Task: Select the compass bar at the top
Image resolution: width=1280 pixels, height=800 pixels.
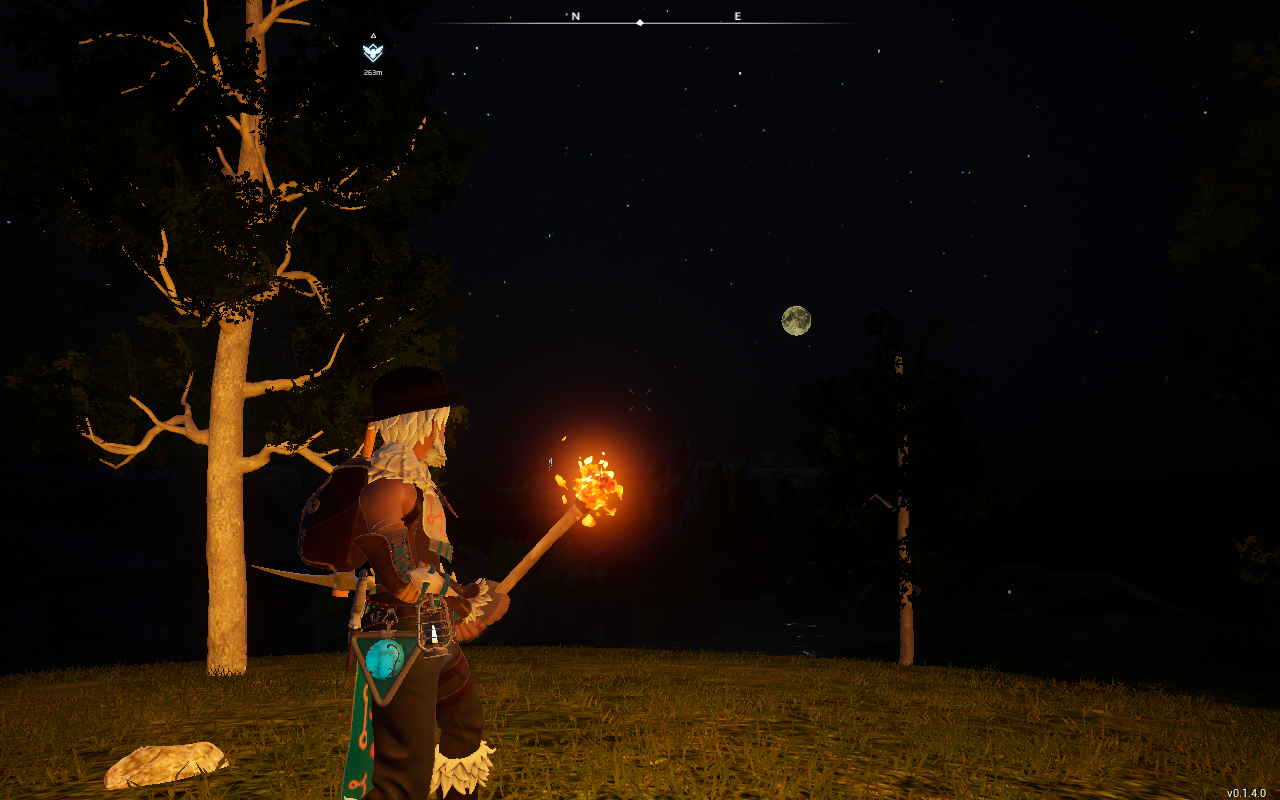Action: [645, 20]
